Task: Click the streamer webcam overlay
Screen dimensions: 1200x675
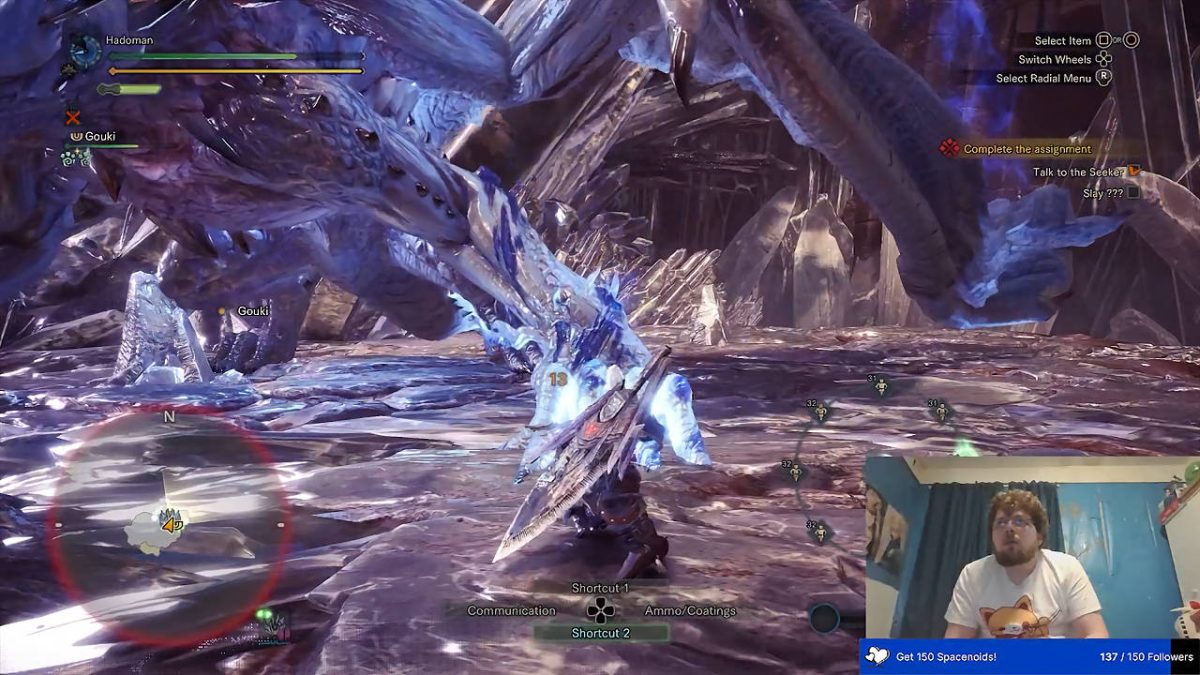Action: [1030, 548]
